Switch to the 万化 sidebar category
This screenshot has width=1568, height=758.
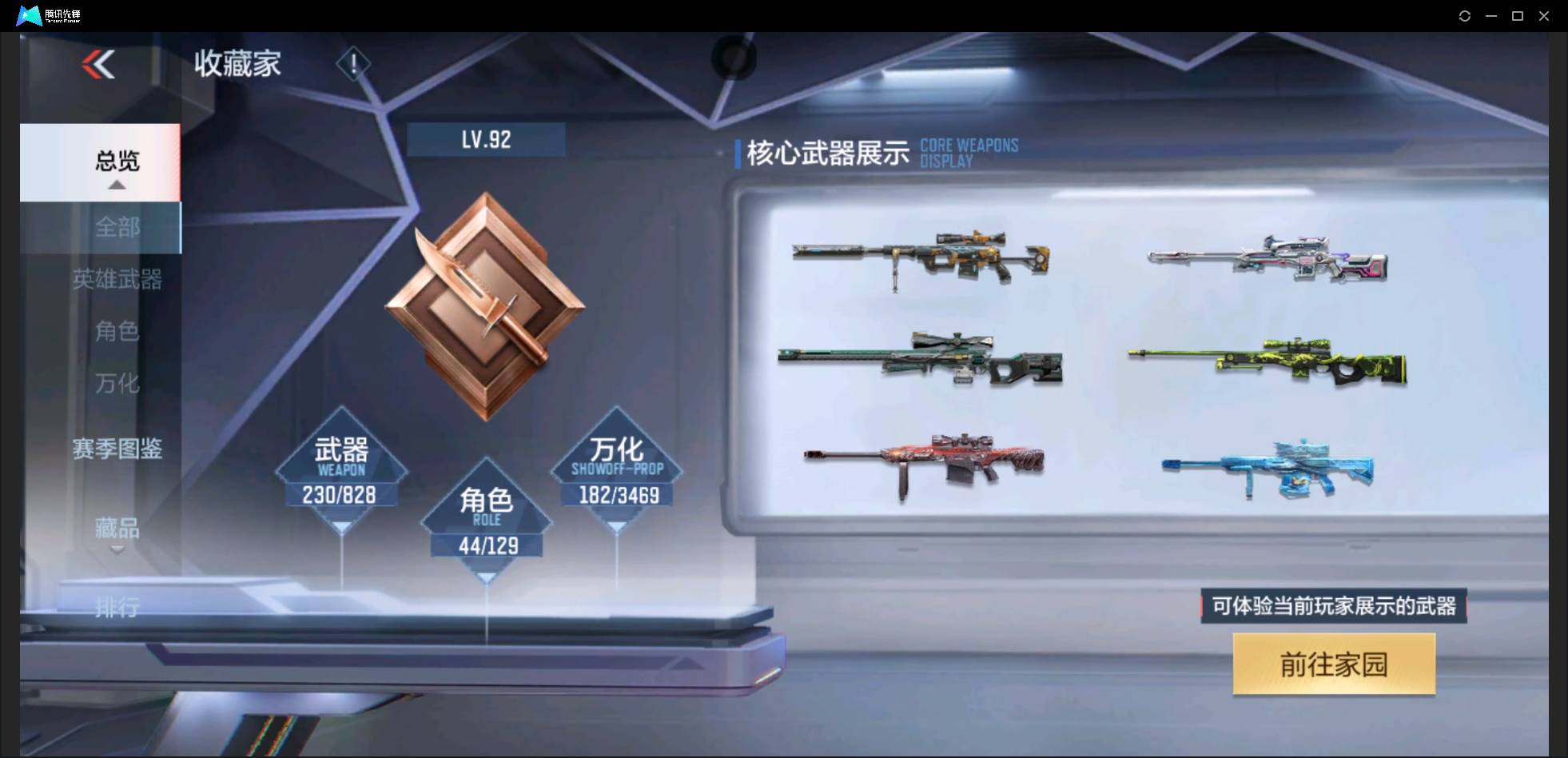tap(118, 384)
